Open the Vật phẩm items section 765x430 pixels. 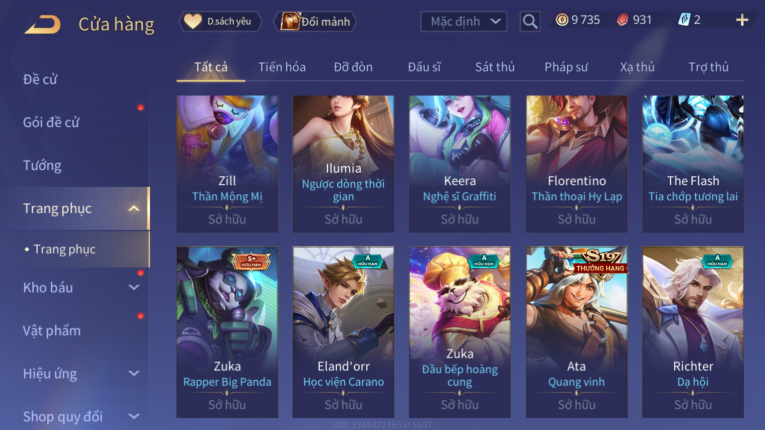(x=51, y=330)
